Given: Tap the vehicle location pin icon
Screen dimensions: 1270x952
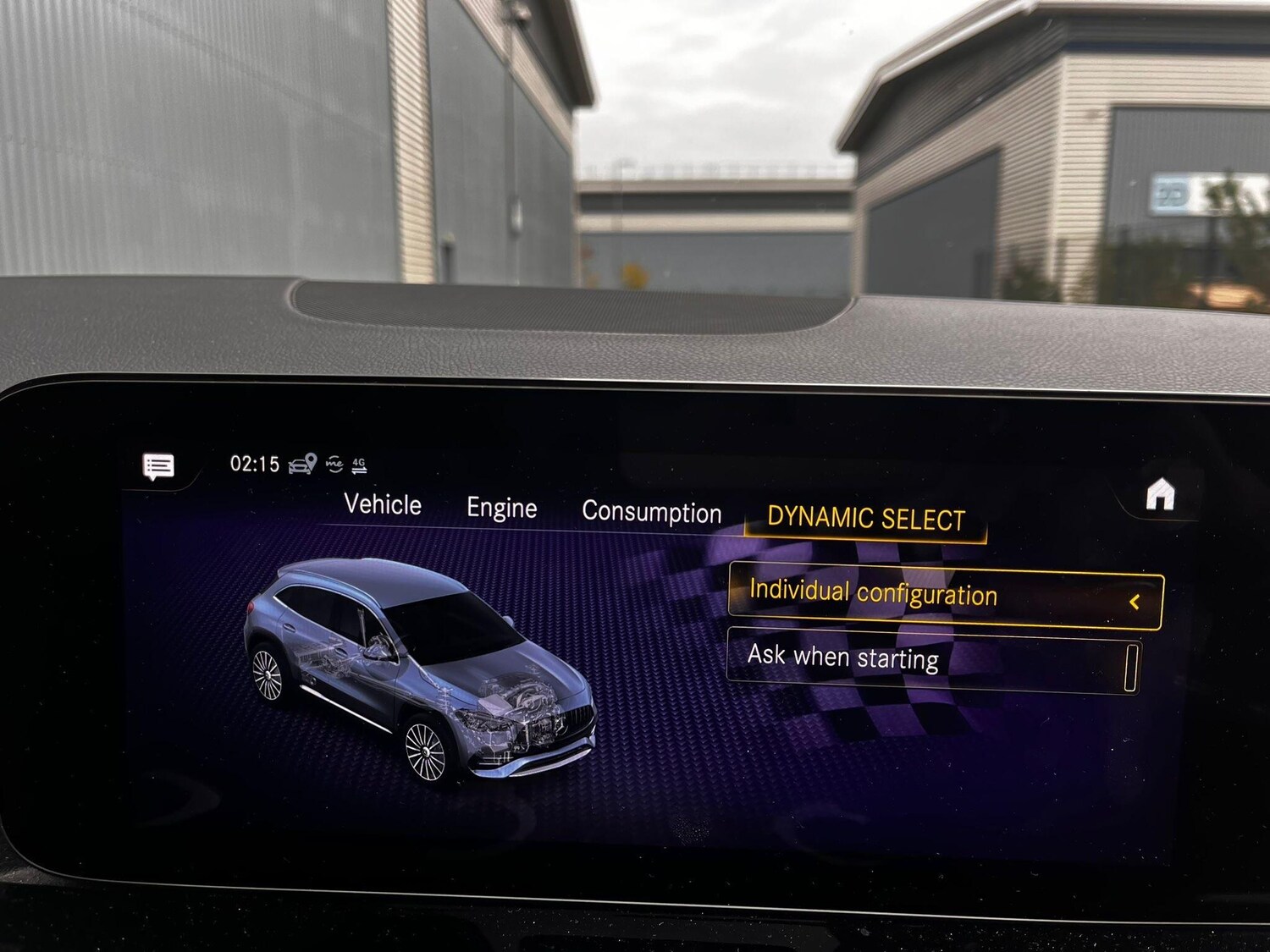Looking at the screenshot, I should pos(301,461).
